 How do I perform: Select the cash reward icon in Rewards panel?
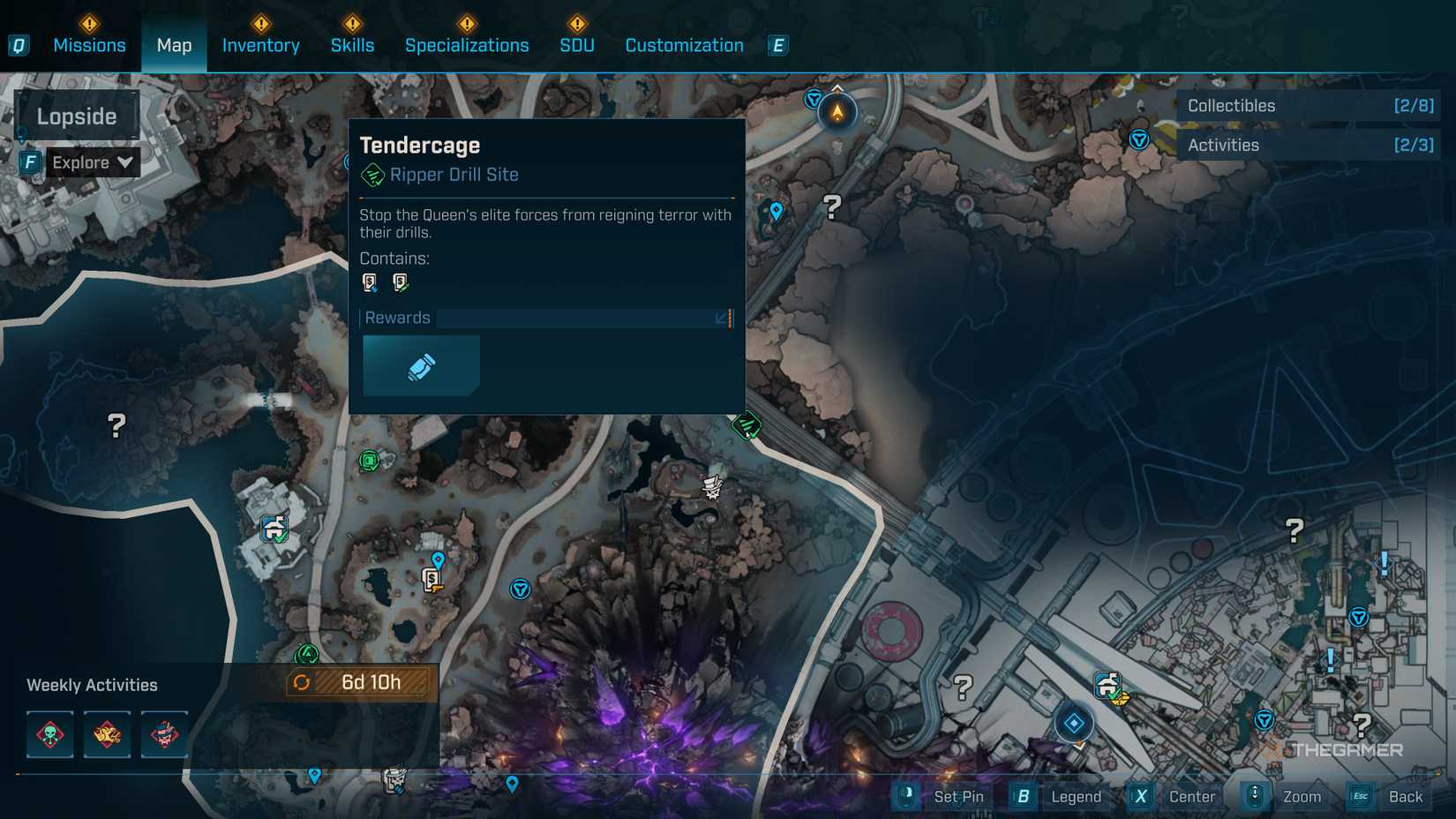tap(421, 365)
